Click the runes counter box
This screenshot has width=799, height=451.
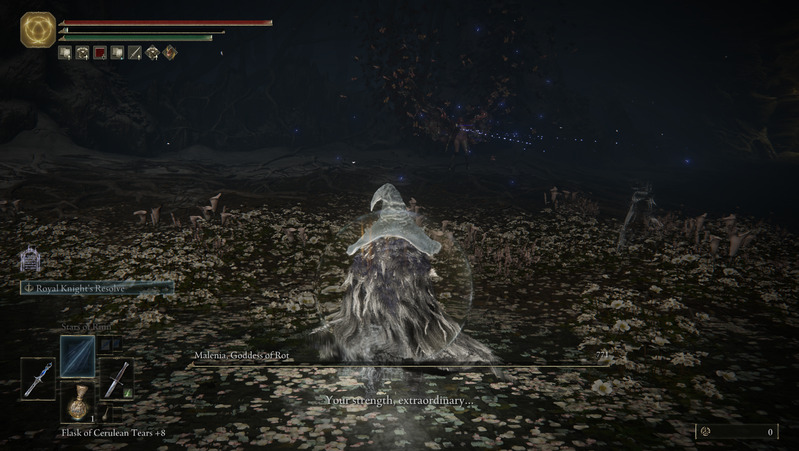[x=737, y=432]
